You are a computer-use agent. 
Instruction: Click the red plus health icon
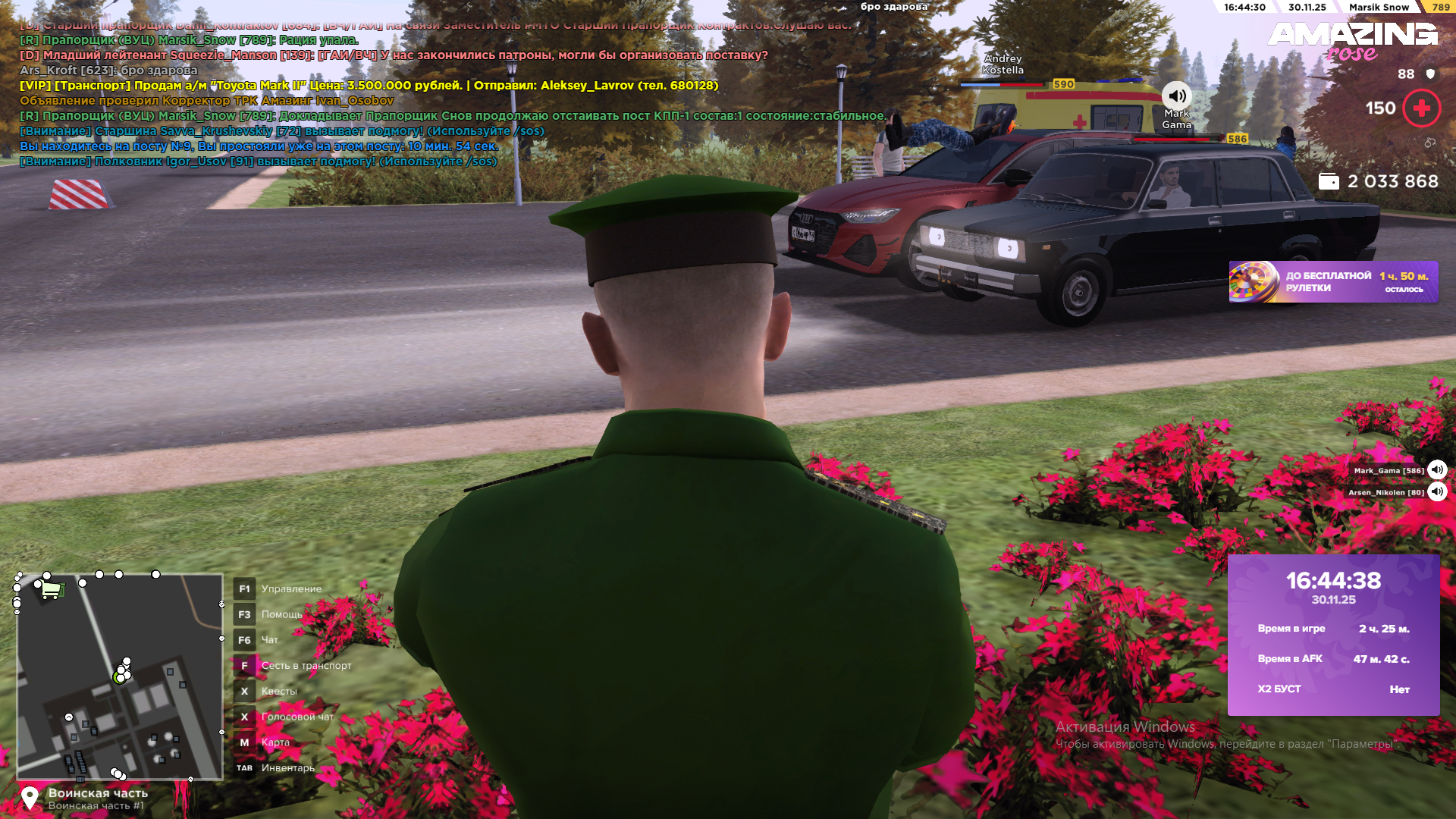point(1421,108)
